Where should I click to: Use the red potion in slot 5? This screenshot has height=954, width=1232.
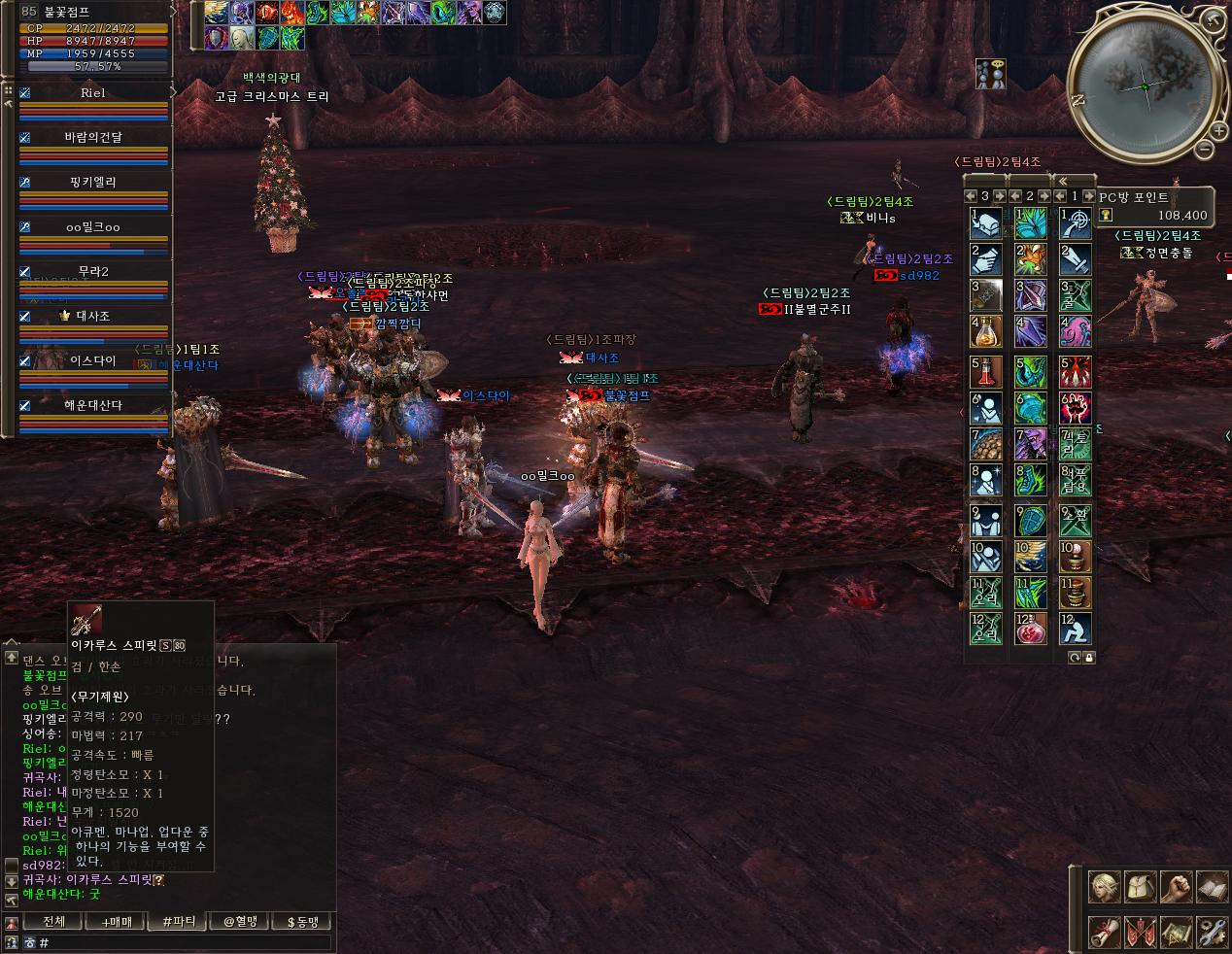pyautogui.click(x=986, y=373)
